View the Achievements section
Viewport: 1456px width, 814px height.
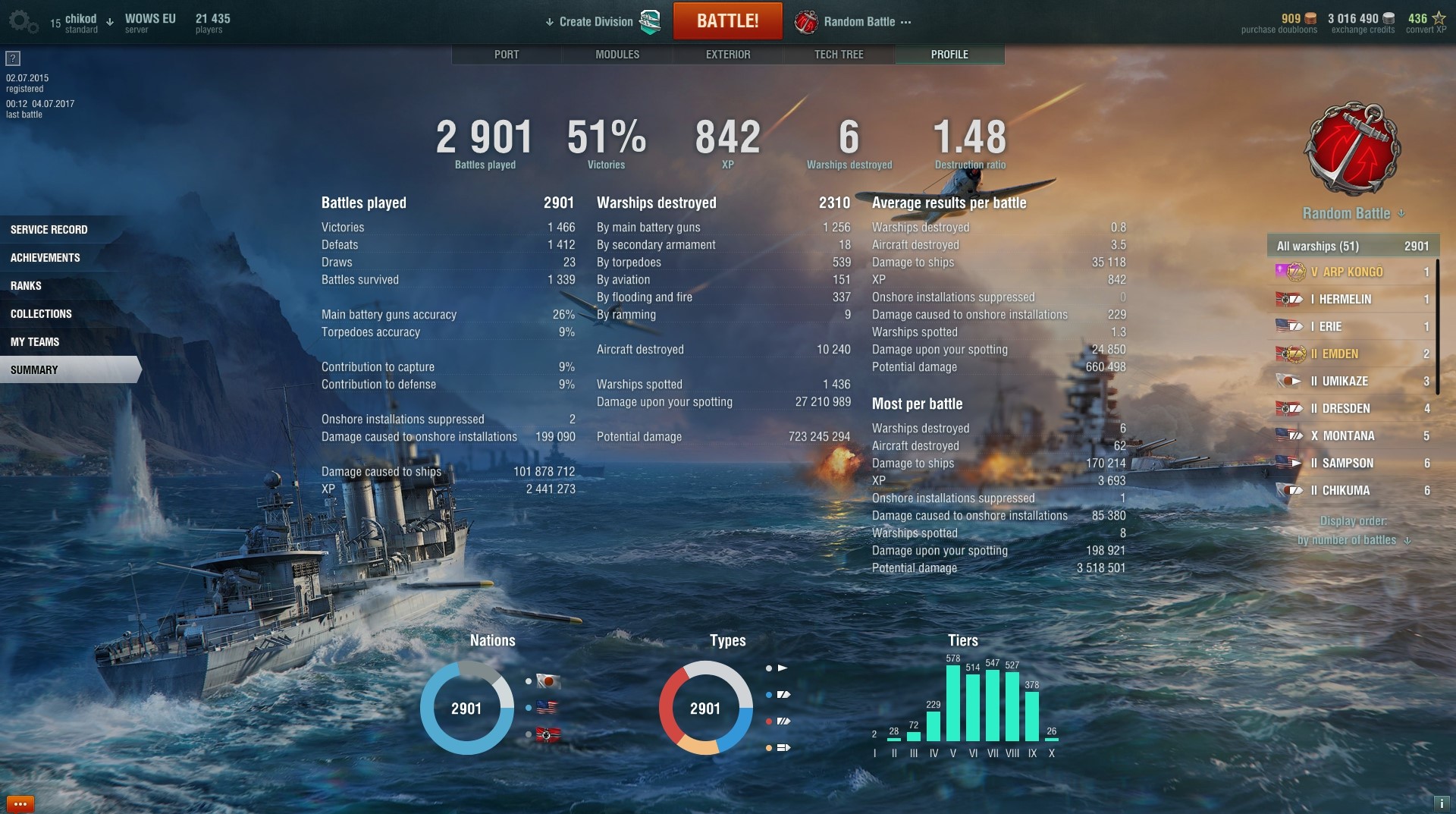[x=45, y=258]
